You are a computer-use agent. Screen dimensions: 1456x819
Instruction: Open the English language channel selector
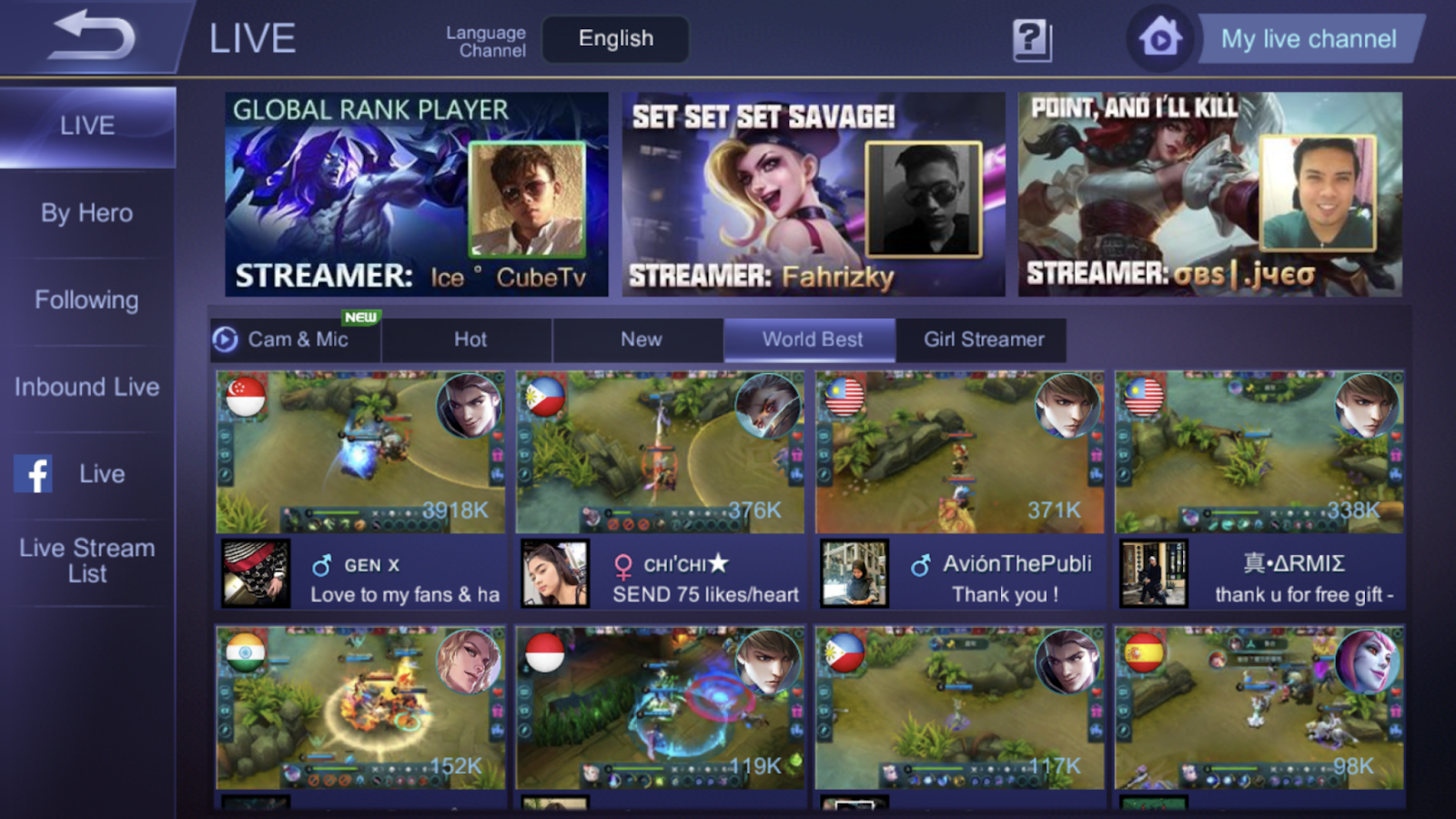[615, 38]
